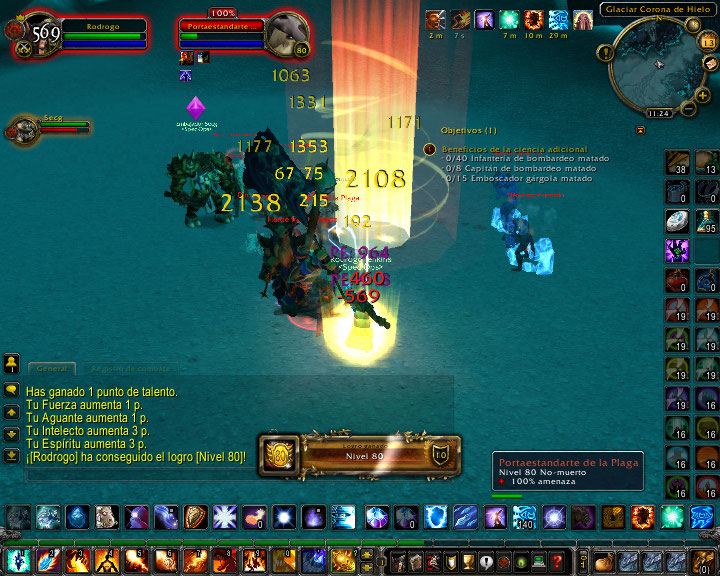720x576 pixels.
Task: Open the calendar button beside the minimap
Action: click(709, 42)
